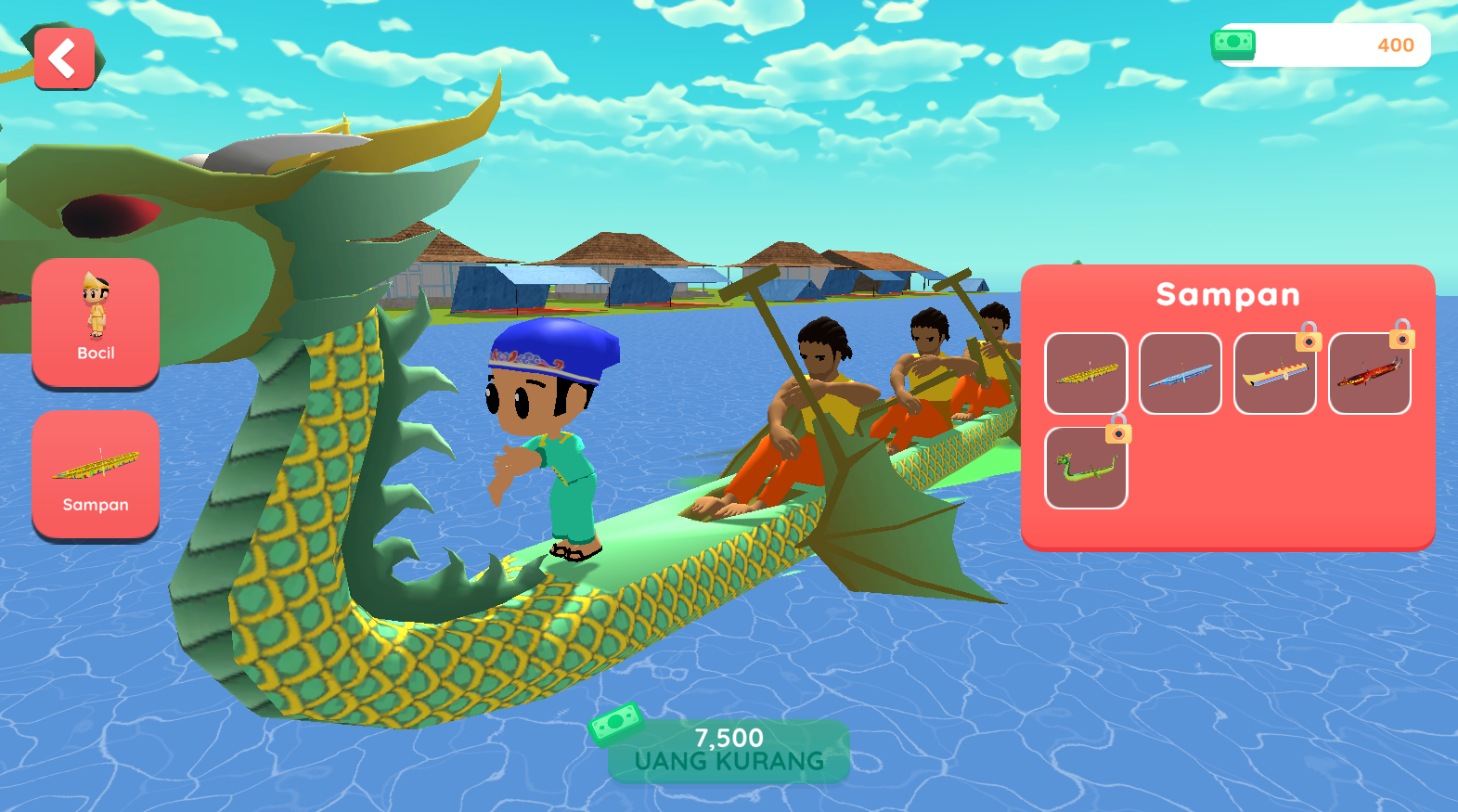The height and width of the screenshot is (812, 1458).
Task: Click the Bocil label text
Action: 95,353
